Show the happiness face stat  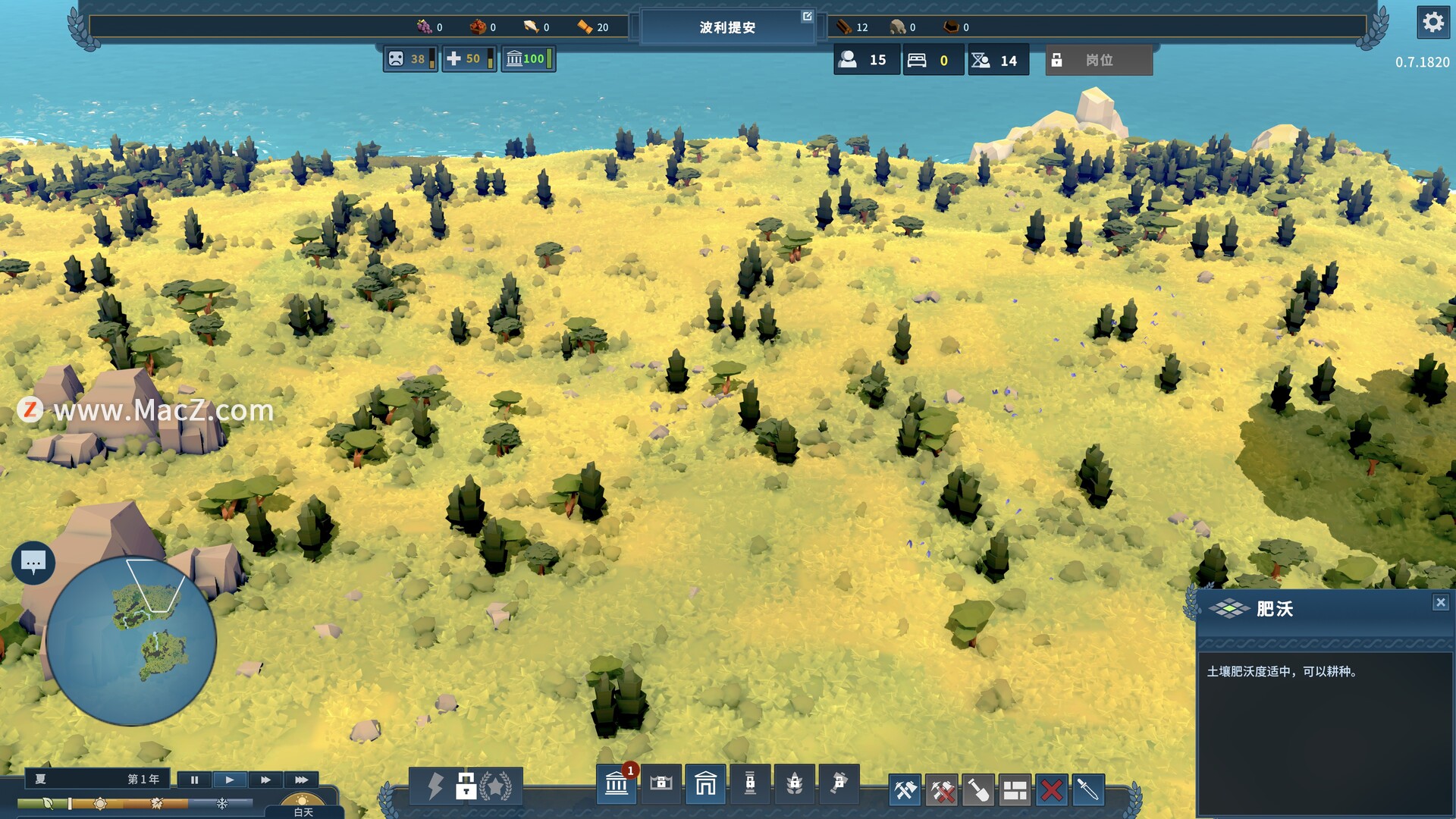pos(409,59)
